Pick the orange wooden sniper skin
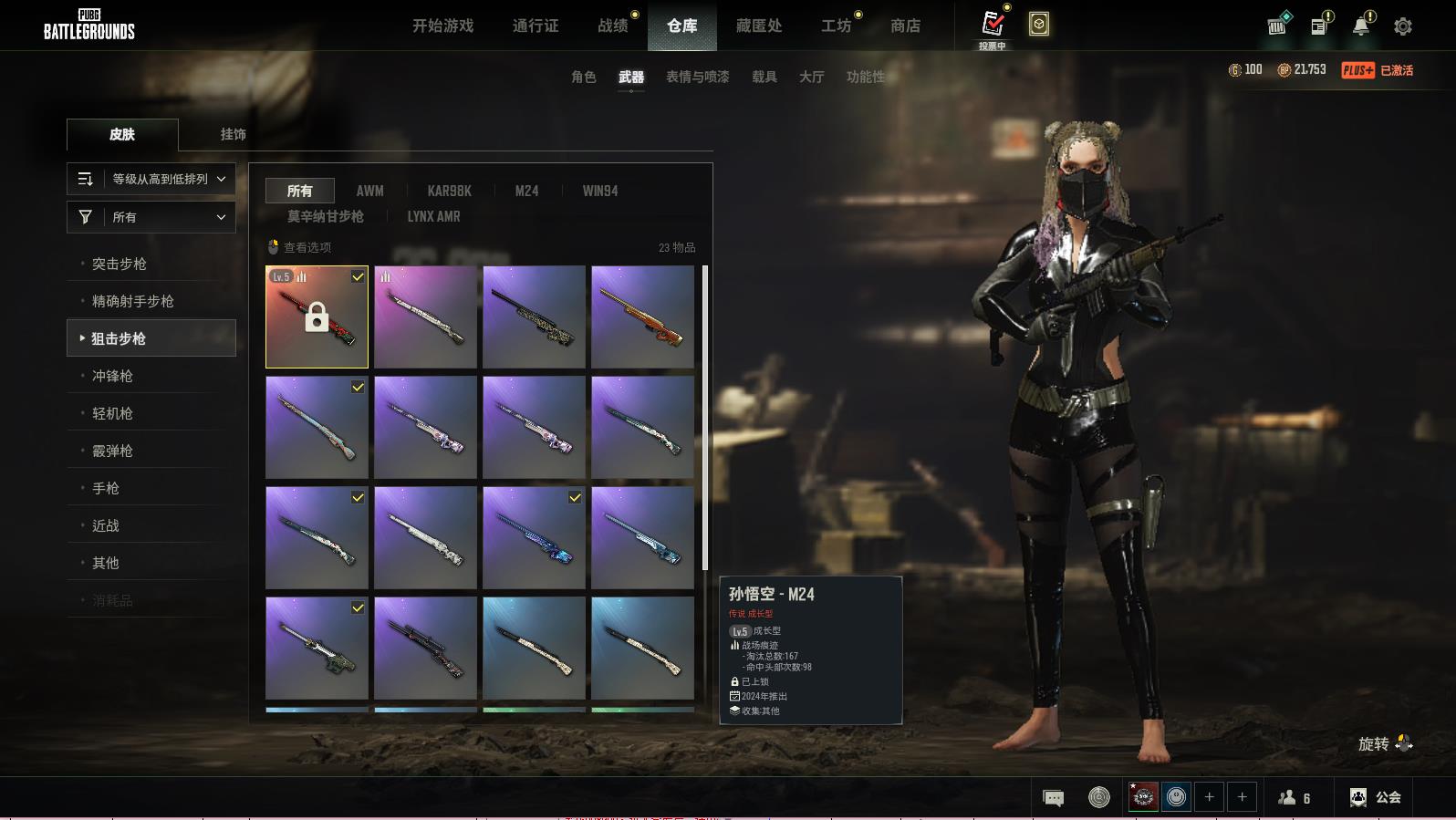Screen dimensions: 1456x820 click(x=642, y=317)
